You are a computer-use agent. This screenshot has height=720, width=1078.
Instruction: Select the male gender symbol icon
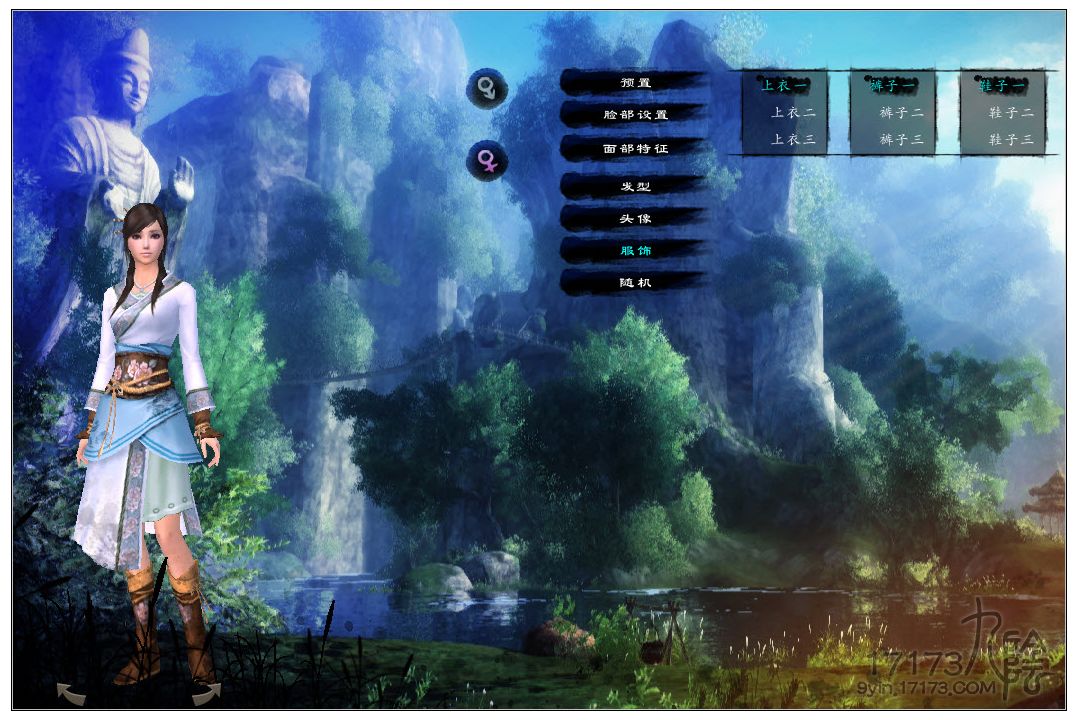click(x=487, y=89)
